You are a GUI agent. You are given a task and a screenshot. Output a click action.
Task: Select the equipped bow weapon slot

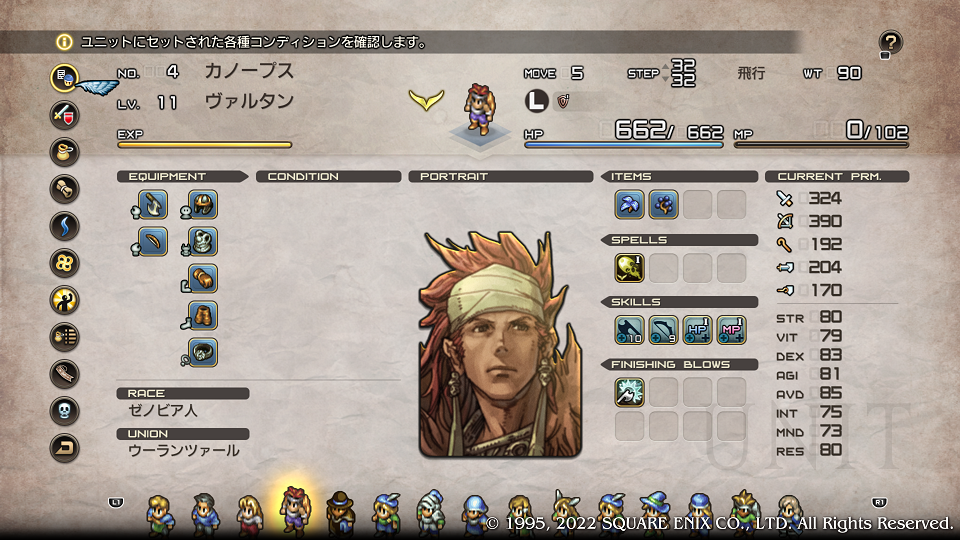pyautogui.click(x=152, y=242)
